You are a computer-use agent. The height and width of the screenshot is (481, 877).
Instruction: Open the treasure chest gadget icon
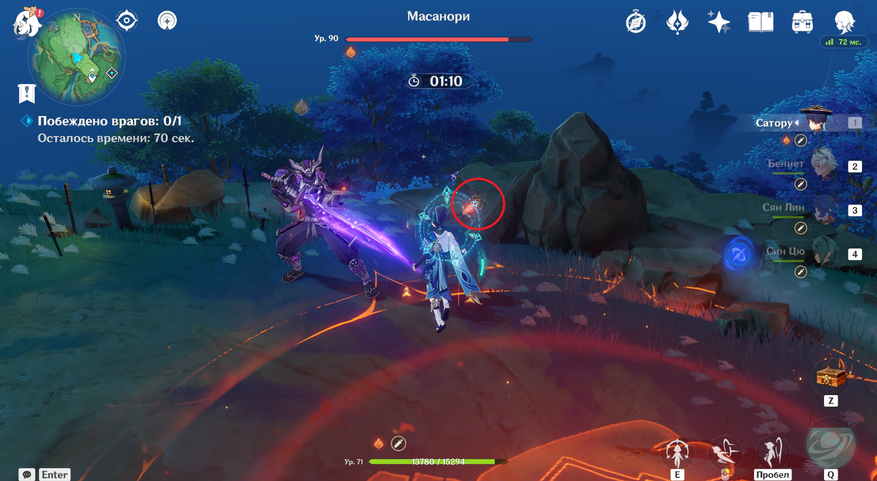[830, 377]
